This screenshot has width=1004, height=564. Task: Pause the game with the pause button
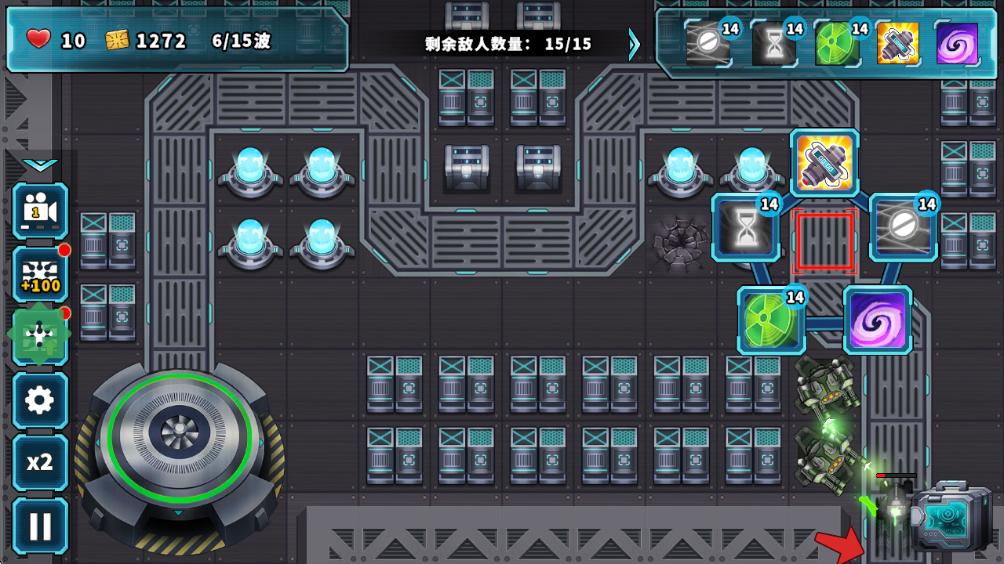[x=40, y=526]
